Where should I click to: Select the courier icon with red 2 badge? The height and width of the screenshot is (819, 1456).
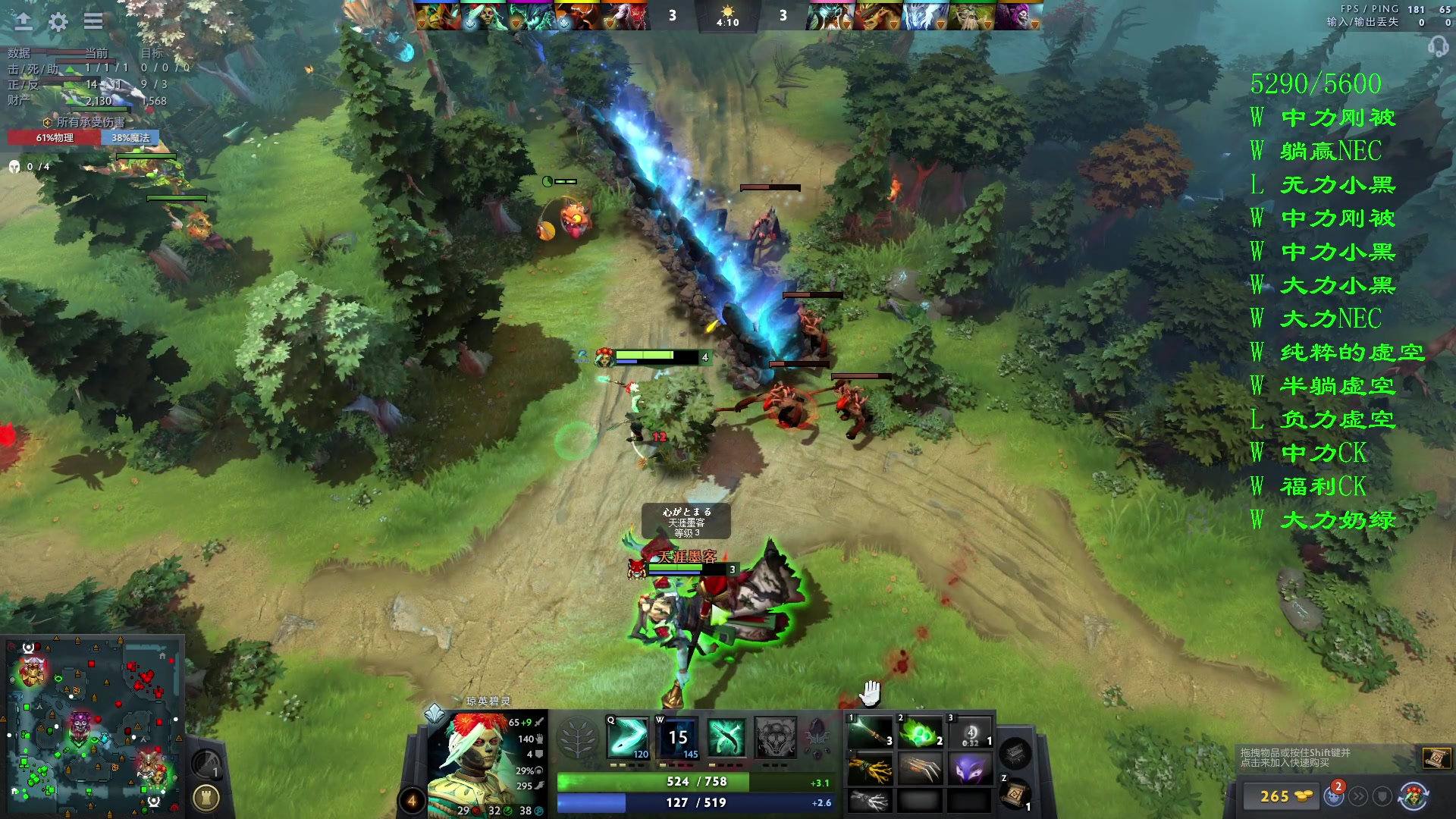(x=1334, y=795)
